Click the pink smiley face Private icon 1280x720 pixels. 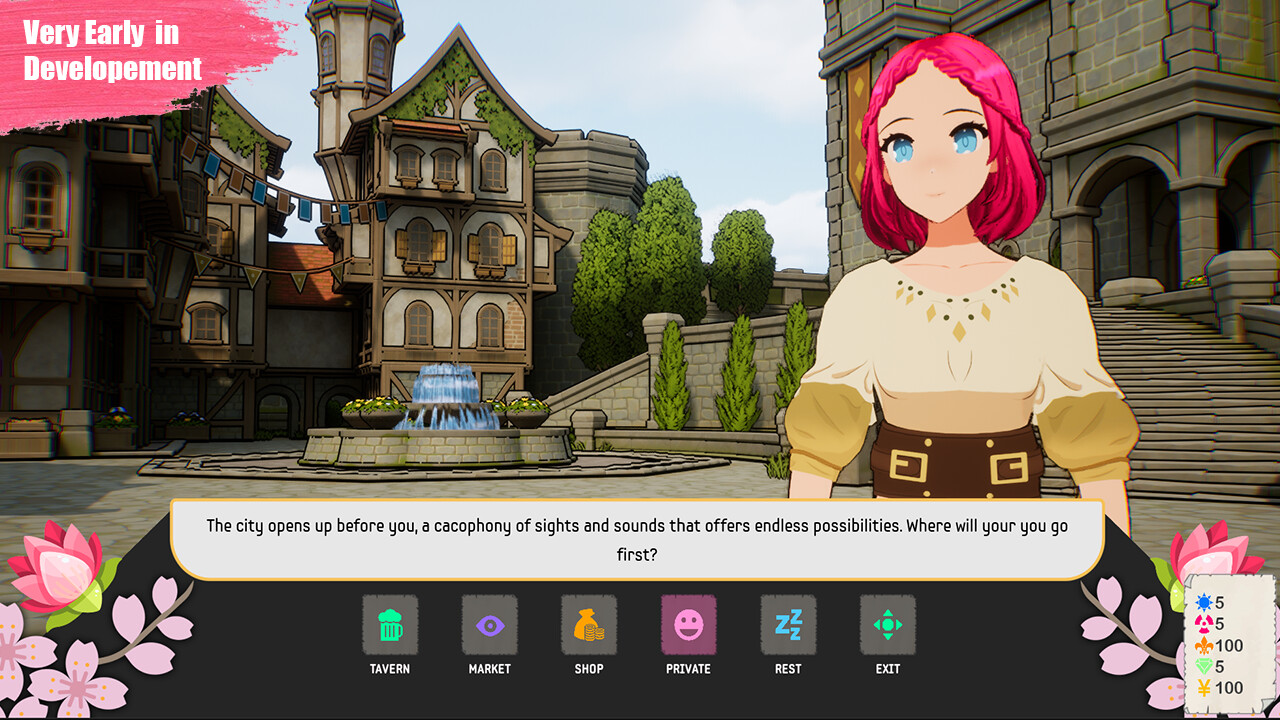[x=689, y=623]
